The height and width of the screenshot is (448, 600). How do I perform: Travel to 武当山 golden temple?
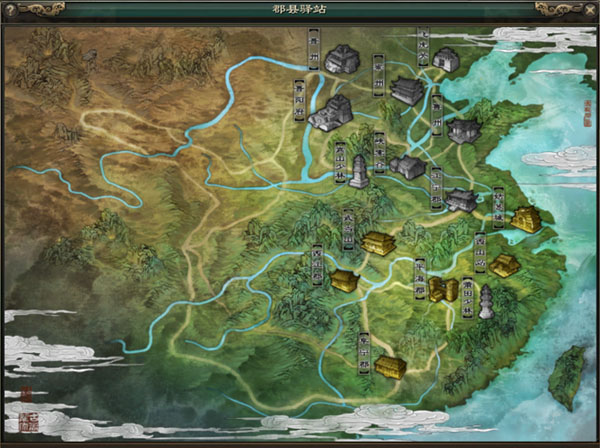coord(378,241)
